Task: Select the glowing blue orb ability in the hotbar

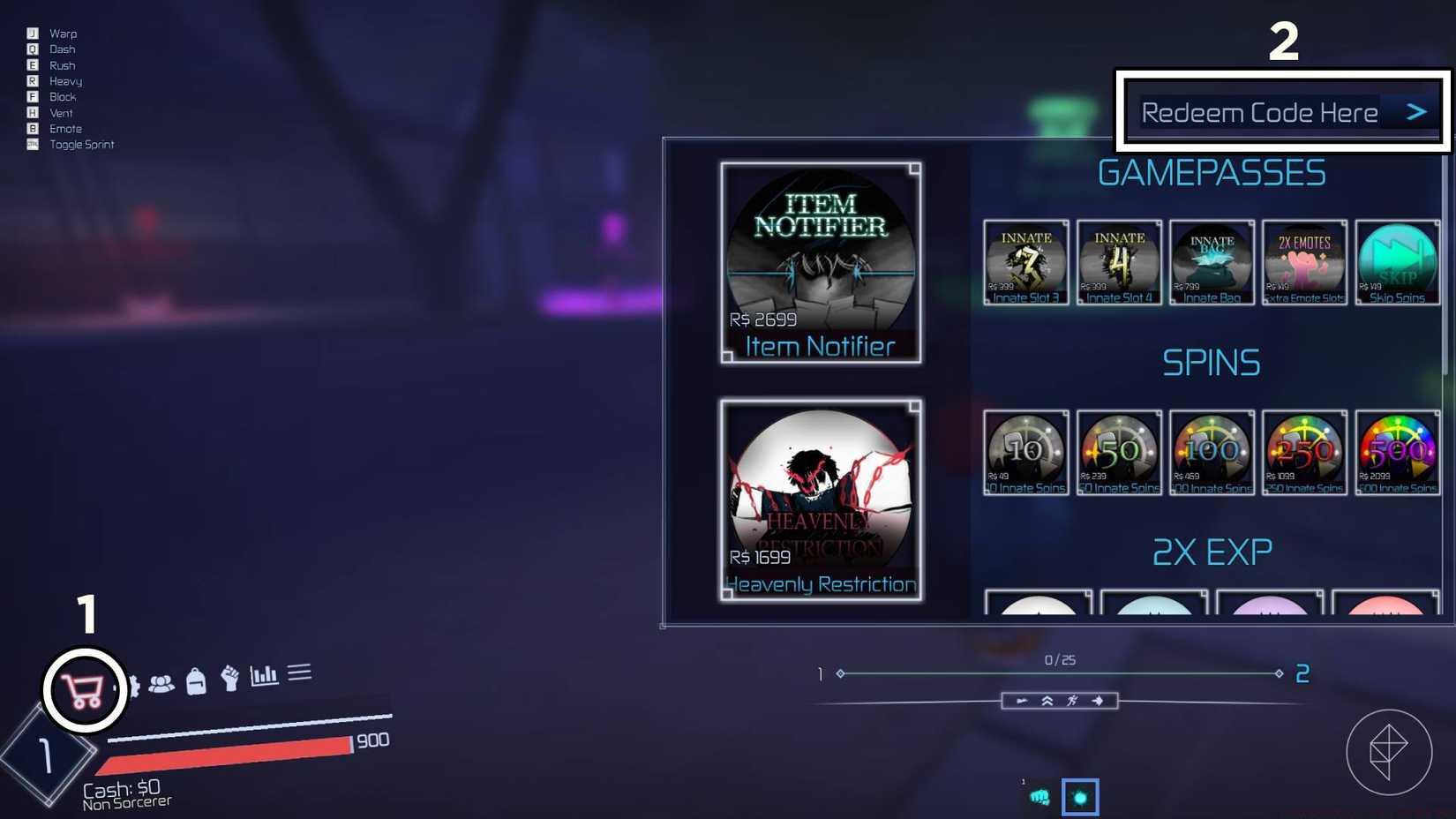Action: (x=1080, y=795)
